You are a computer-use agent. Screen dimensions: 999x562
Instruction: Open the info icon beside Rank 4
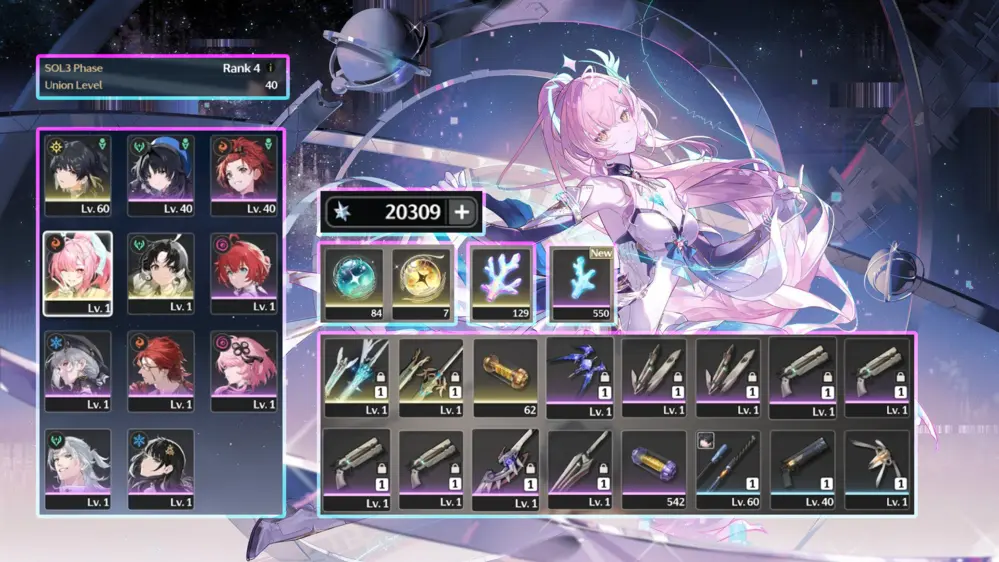pyautogui.click(x=269, y=68)
